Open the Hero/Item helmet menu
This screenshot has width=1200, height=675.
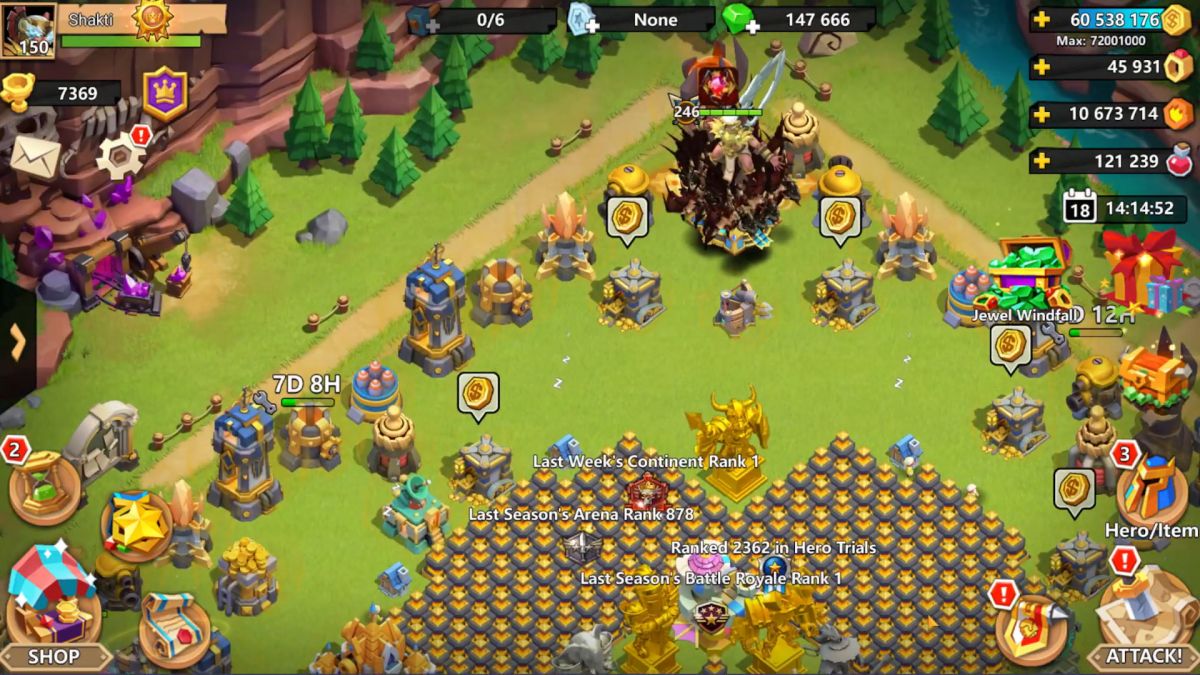tap(1151, 495)
